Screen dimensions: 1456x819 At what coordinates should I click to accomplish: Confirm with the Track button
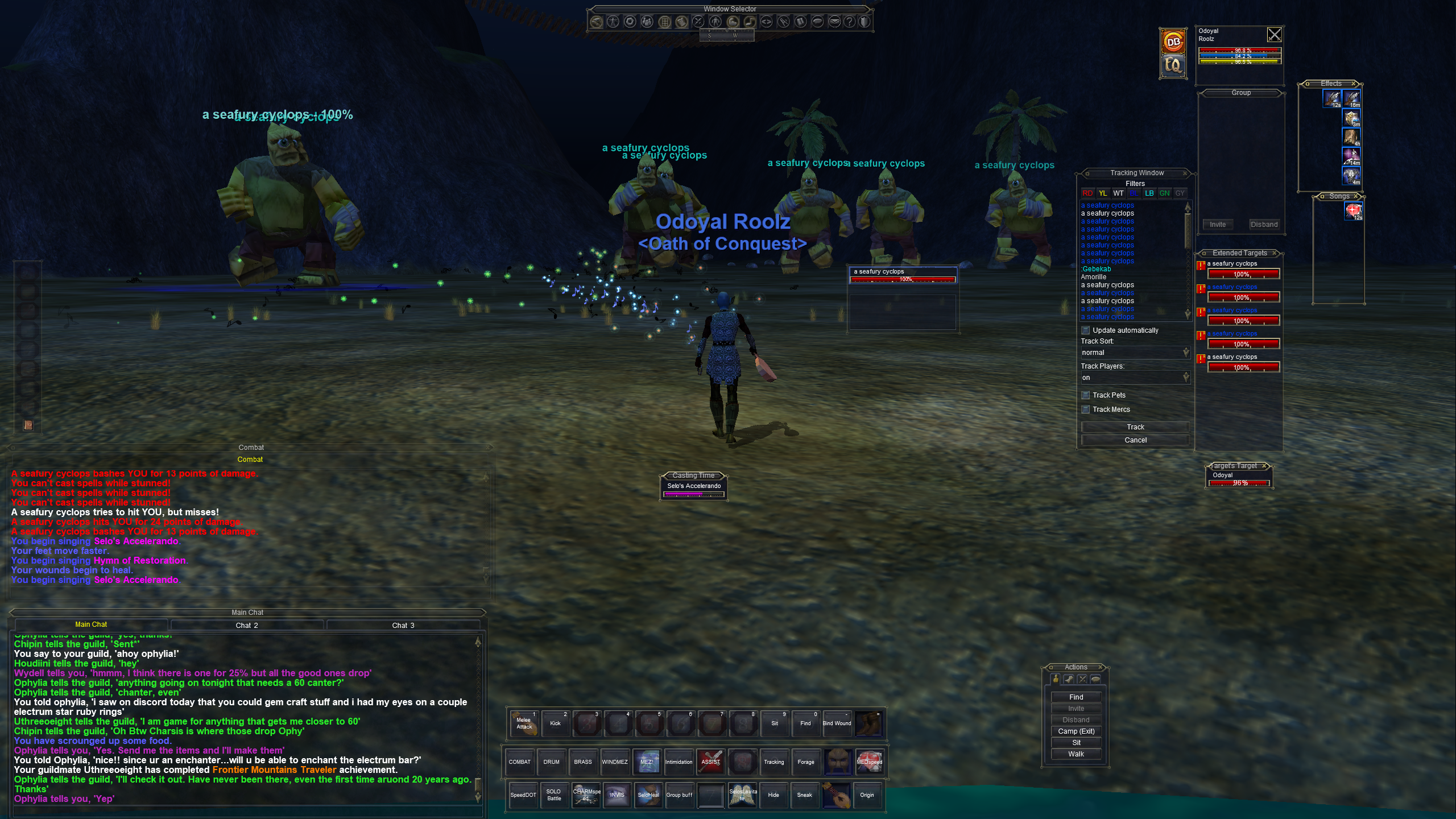(x=1135, y=427)
